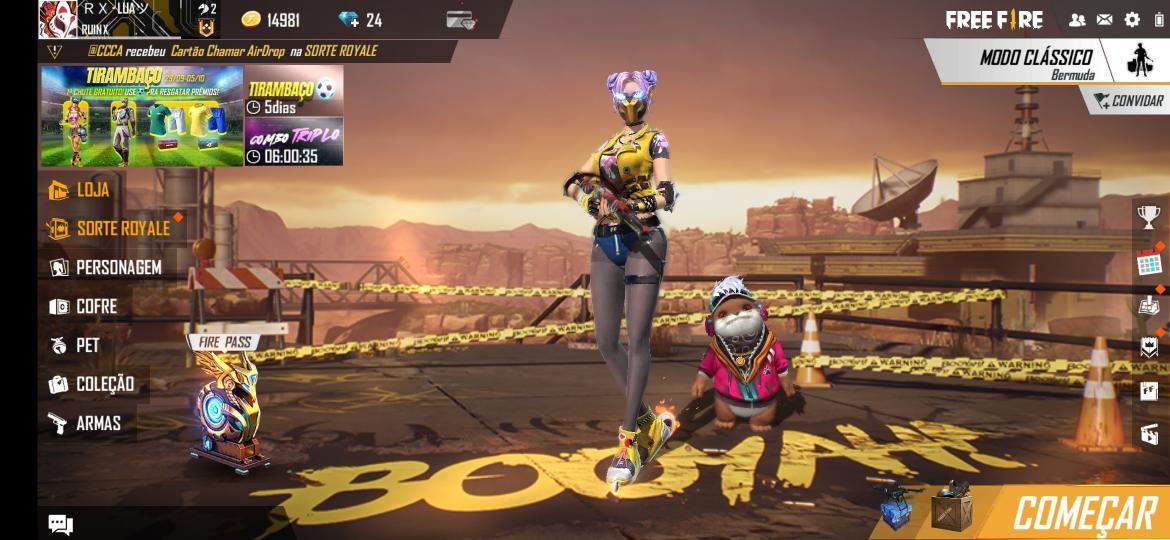Click CONVIDAR to invite players
Viewport: 1170px width, 540px height.
coord(1129,101)
